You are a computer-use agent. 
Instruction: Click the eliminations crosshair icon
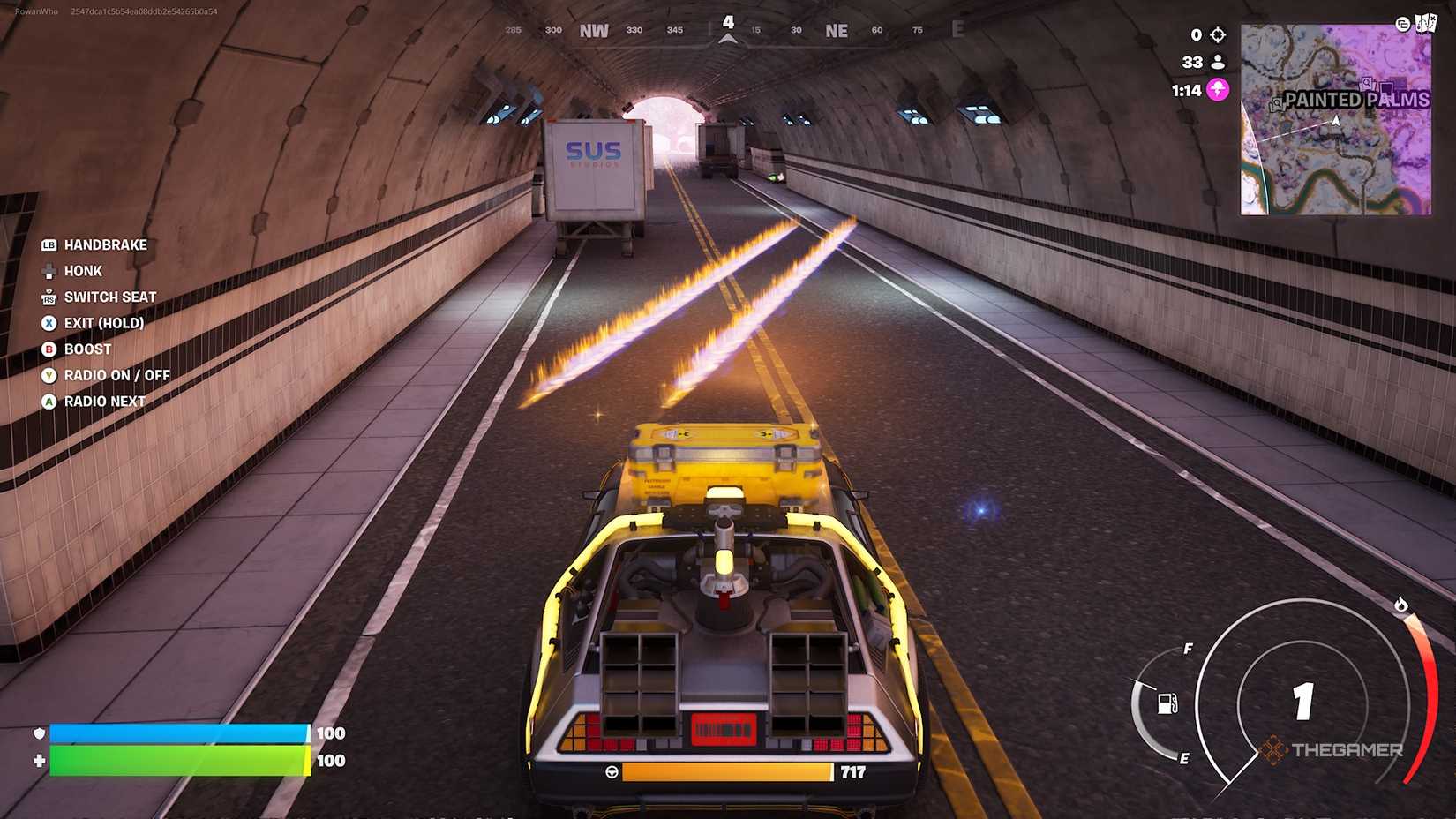tap(1218, 34)
